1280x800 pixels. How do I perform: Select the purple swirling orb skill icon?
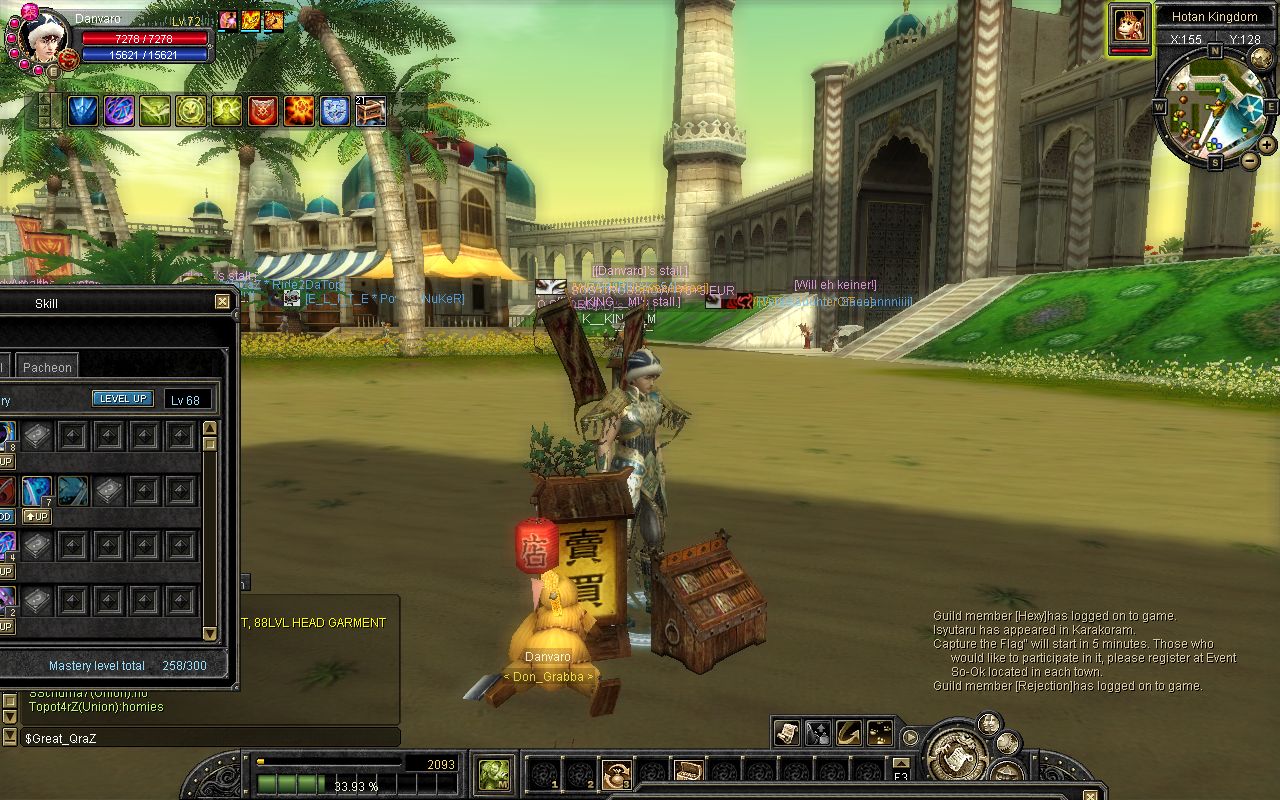click(119, 111)
